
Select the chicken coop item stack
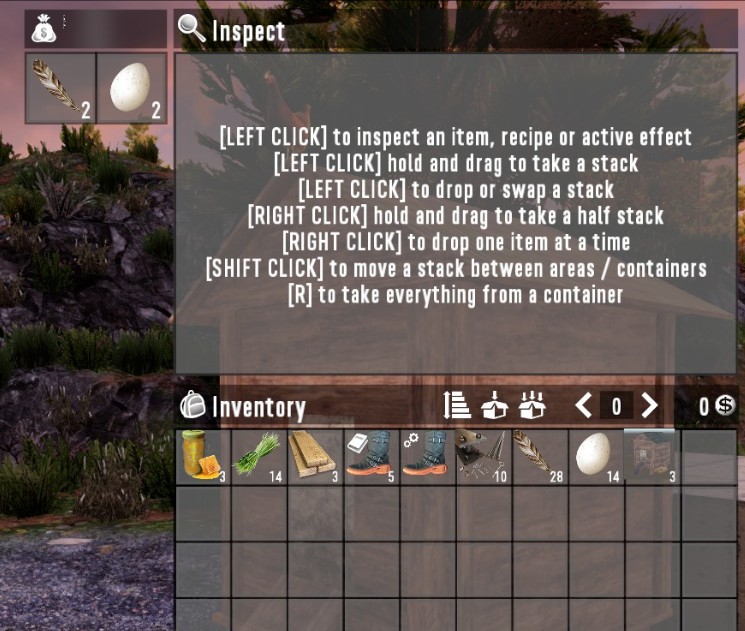click(651, 457)
